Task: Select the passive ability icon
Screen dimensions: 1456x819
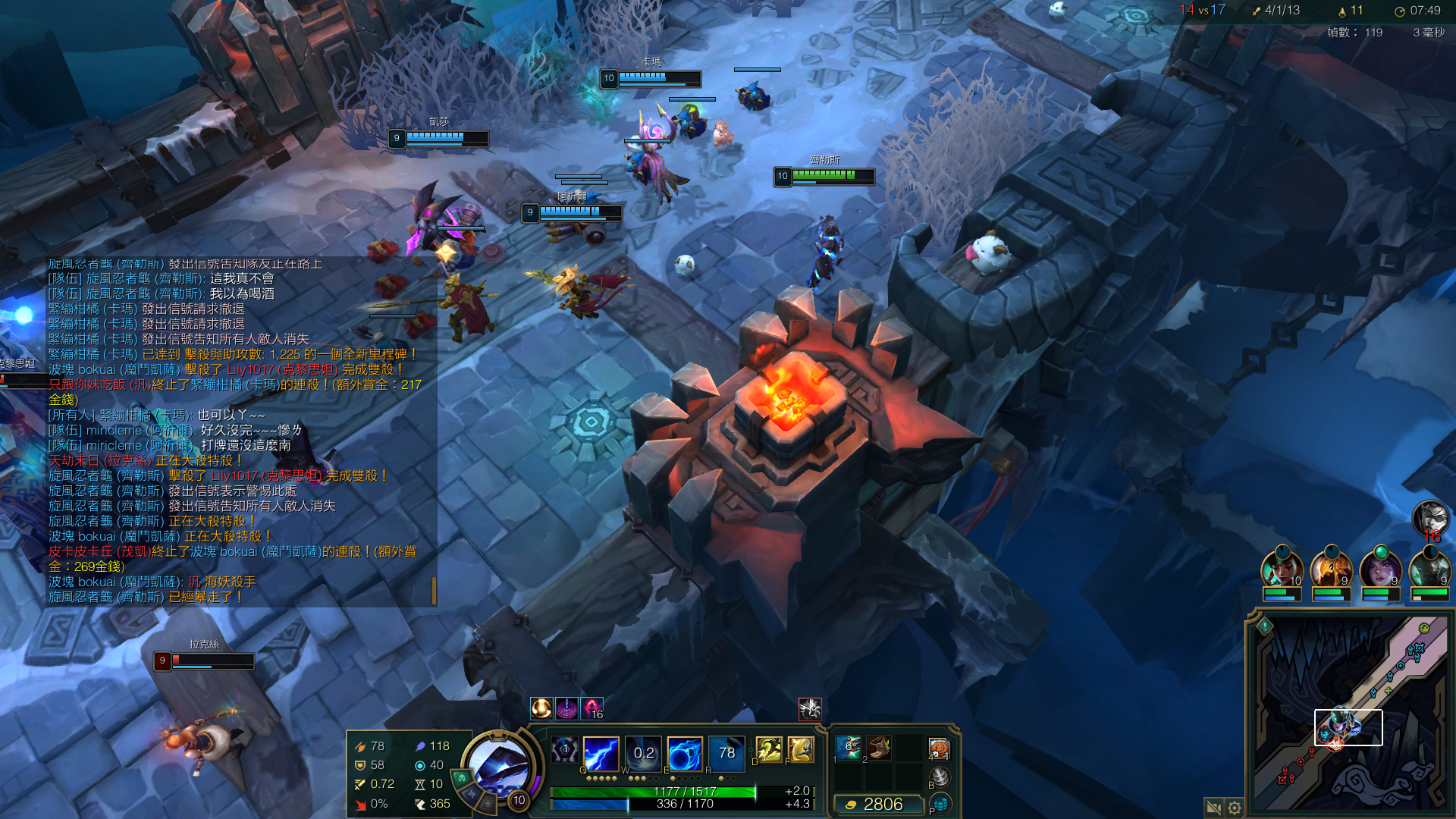Action: 565,750
